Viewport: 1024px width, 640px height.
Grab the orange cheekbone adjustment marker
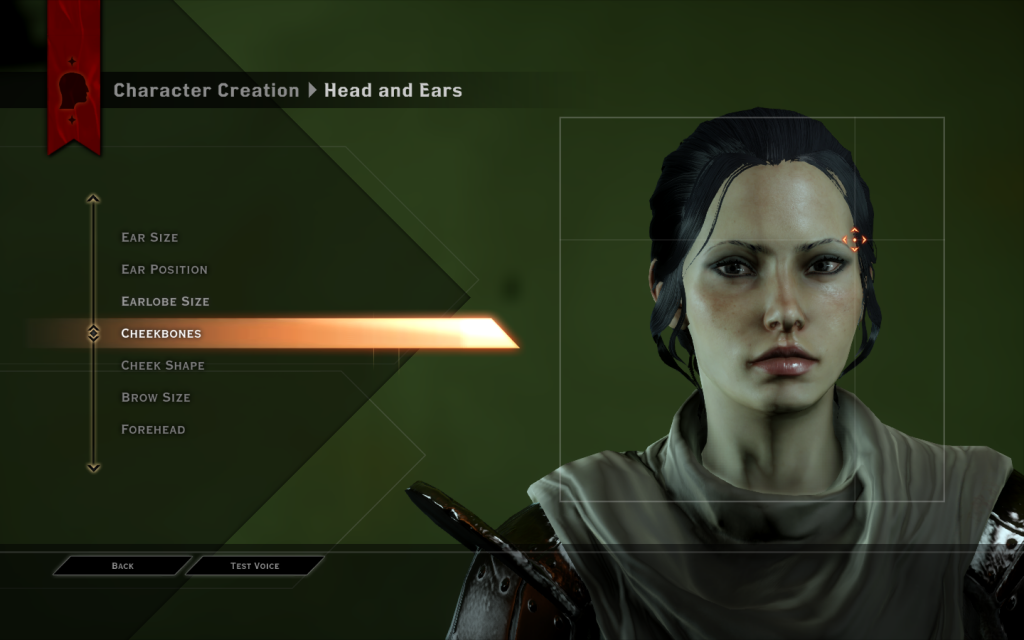point(854,239)
